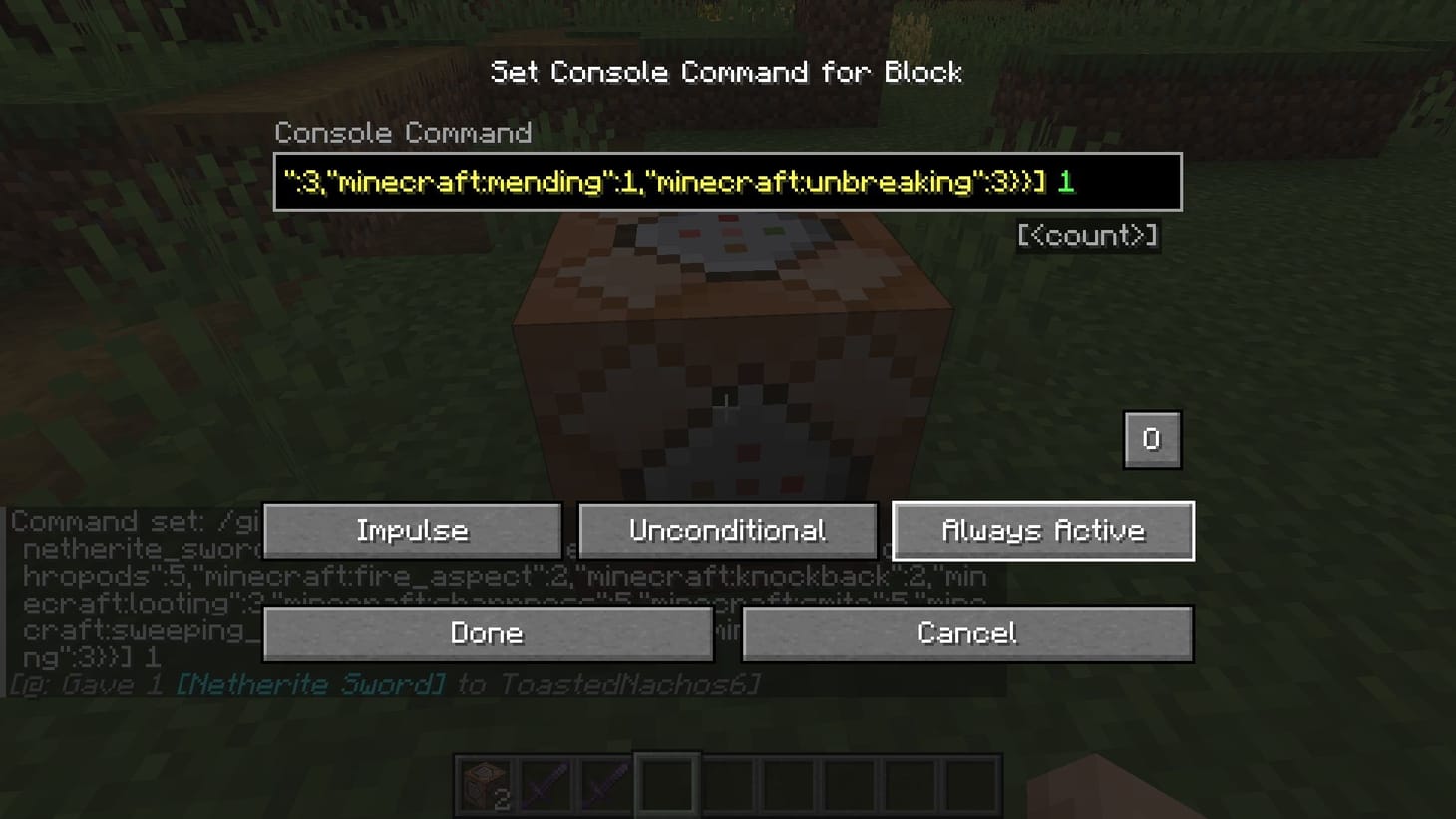Click the green argument text in the command field
The image size is (1456, 819).
tap(1065, 183)
